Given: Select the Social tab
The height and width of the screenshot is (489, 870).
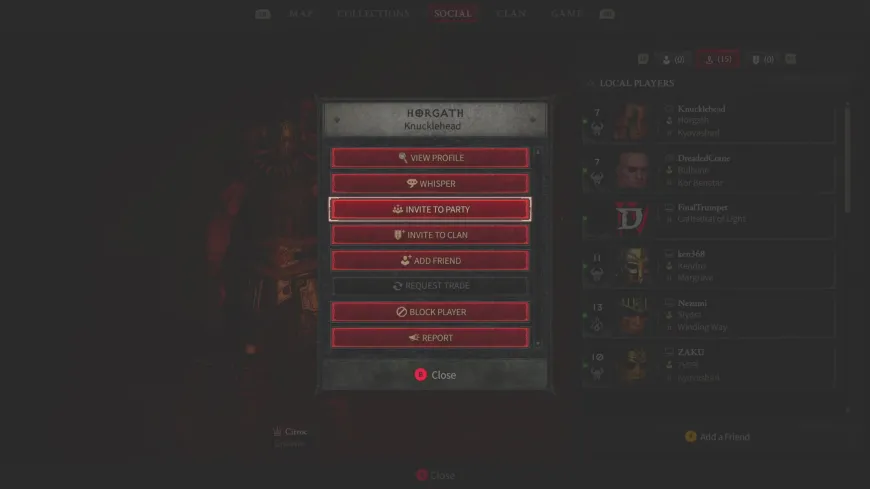Looking at the screenshot, I should (x=453, y=14).
